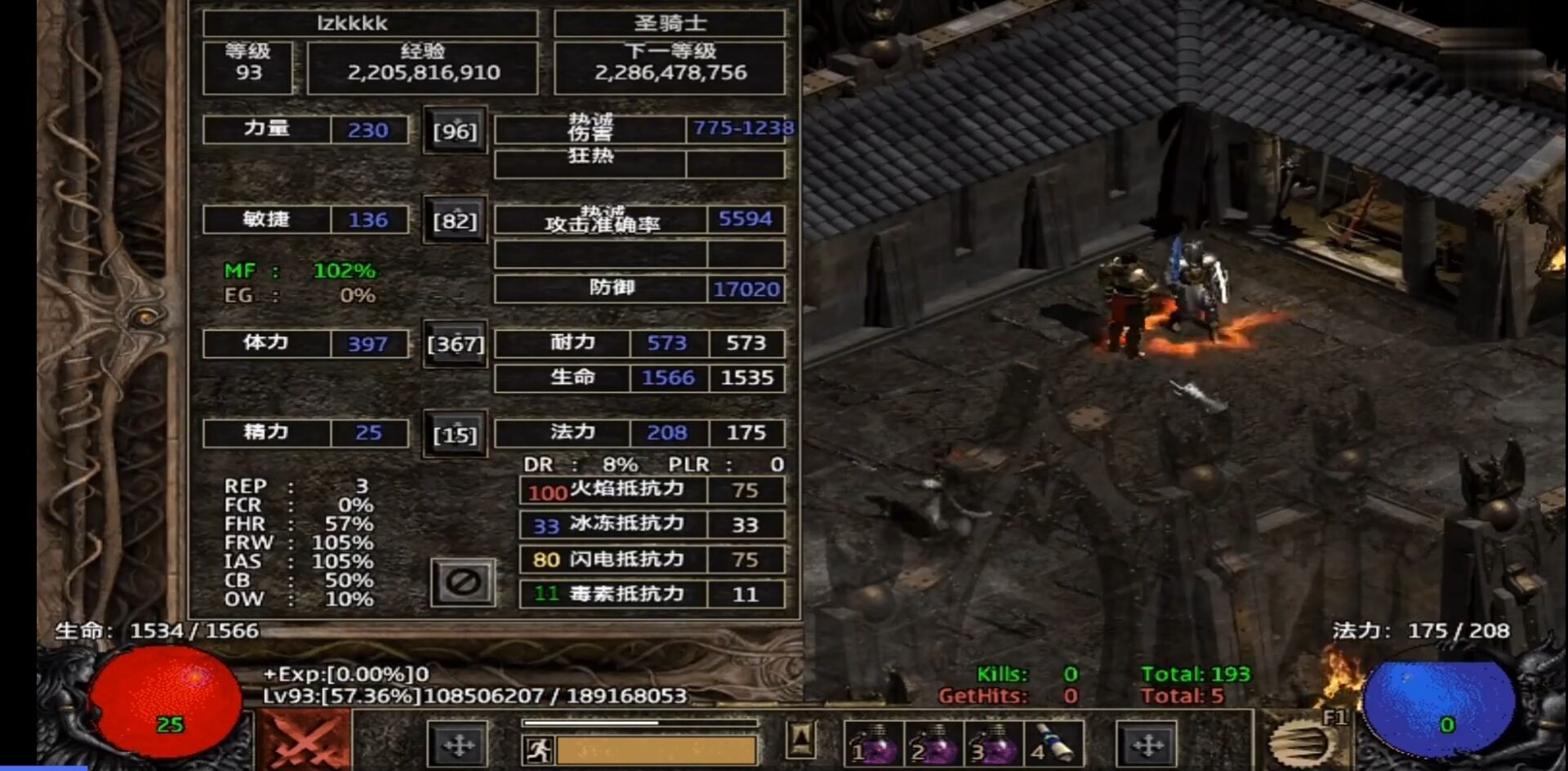Click the right cross-arrow mini panel icon
Image resolution: width=1568 pixels, height=771 pixels.
[x=1148, y=745]
